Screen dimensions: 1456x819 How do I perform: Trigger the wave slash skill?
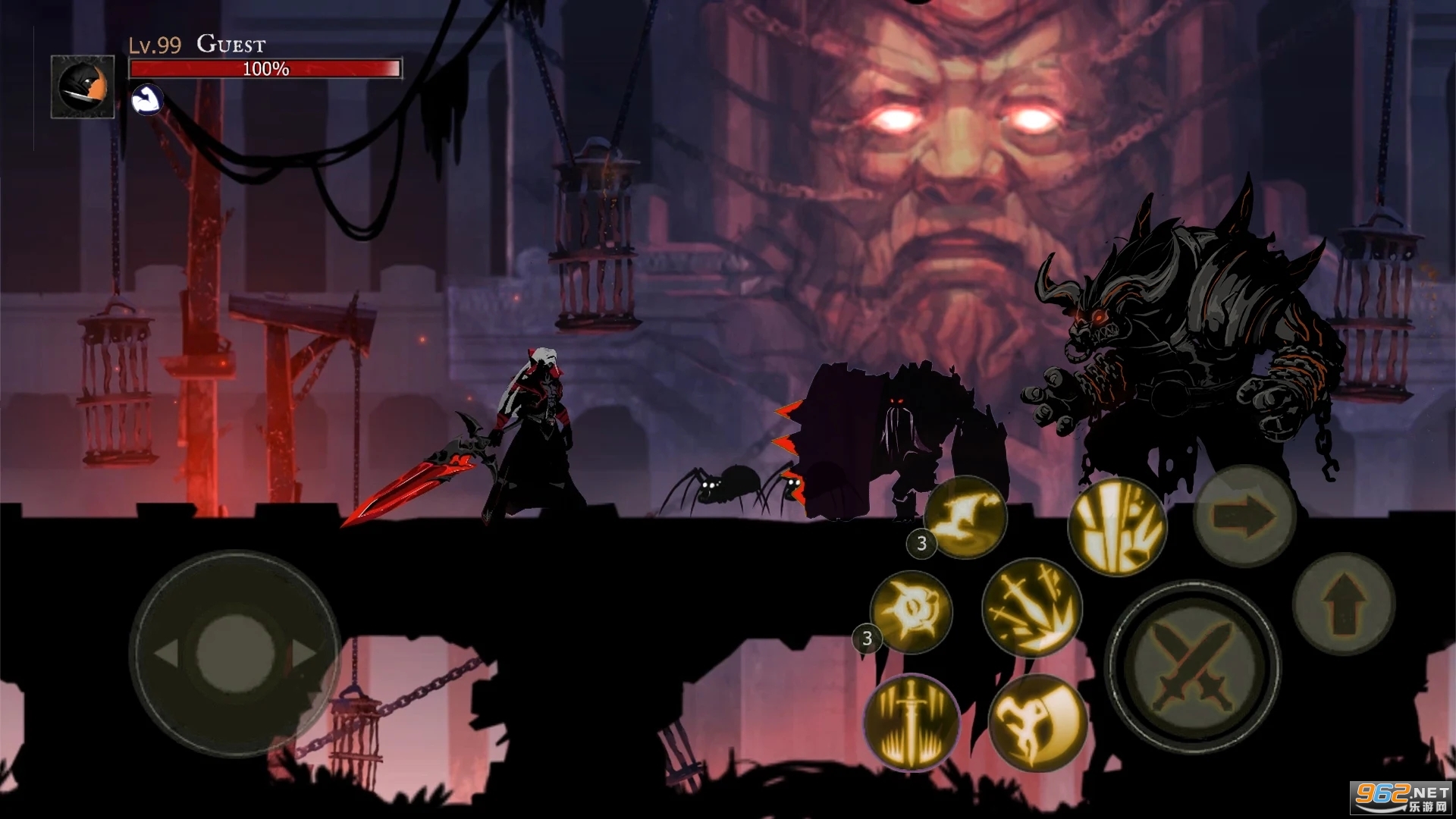tap(965, 517)
